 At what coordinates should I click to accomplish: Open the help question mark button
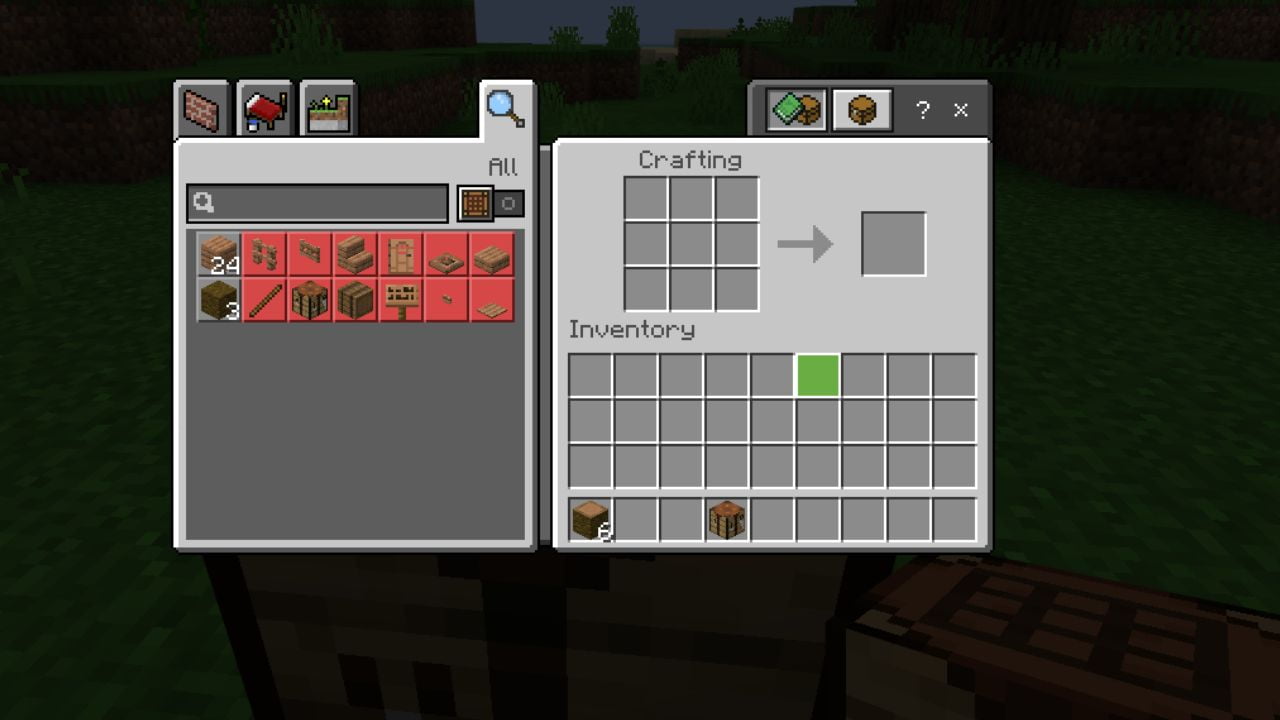(x=921, y=112)
